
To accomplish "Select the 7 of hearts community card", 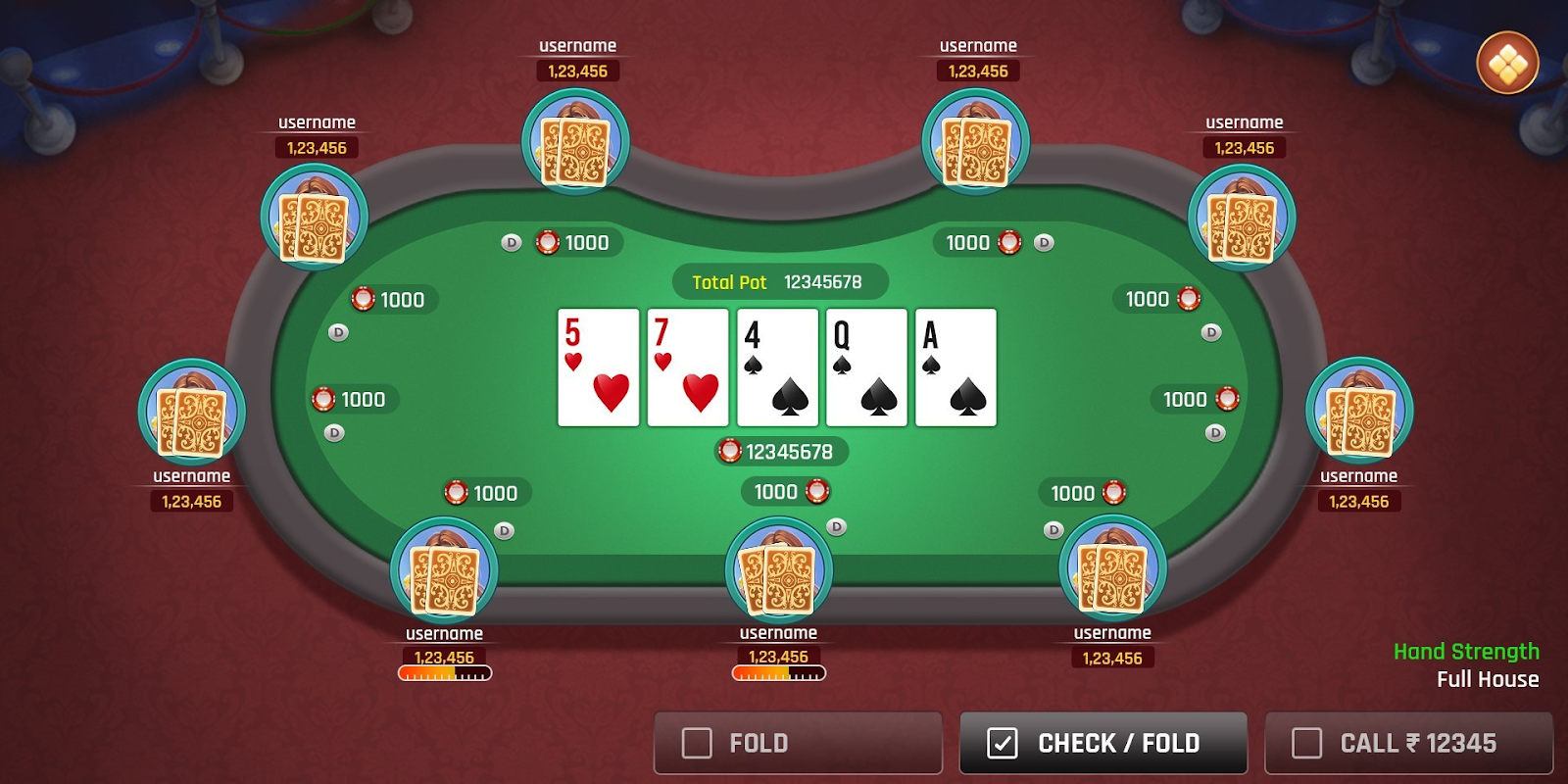I will [x=688, y=367].
